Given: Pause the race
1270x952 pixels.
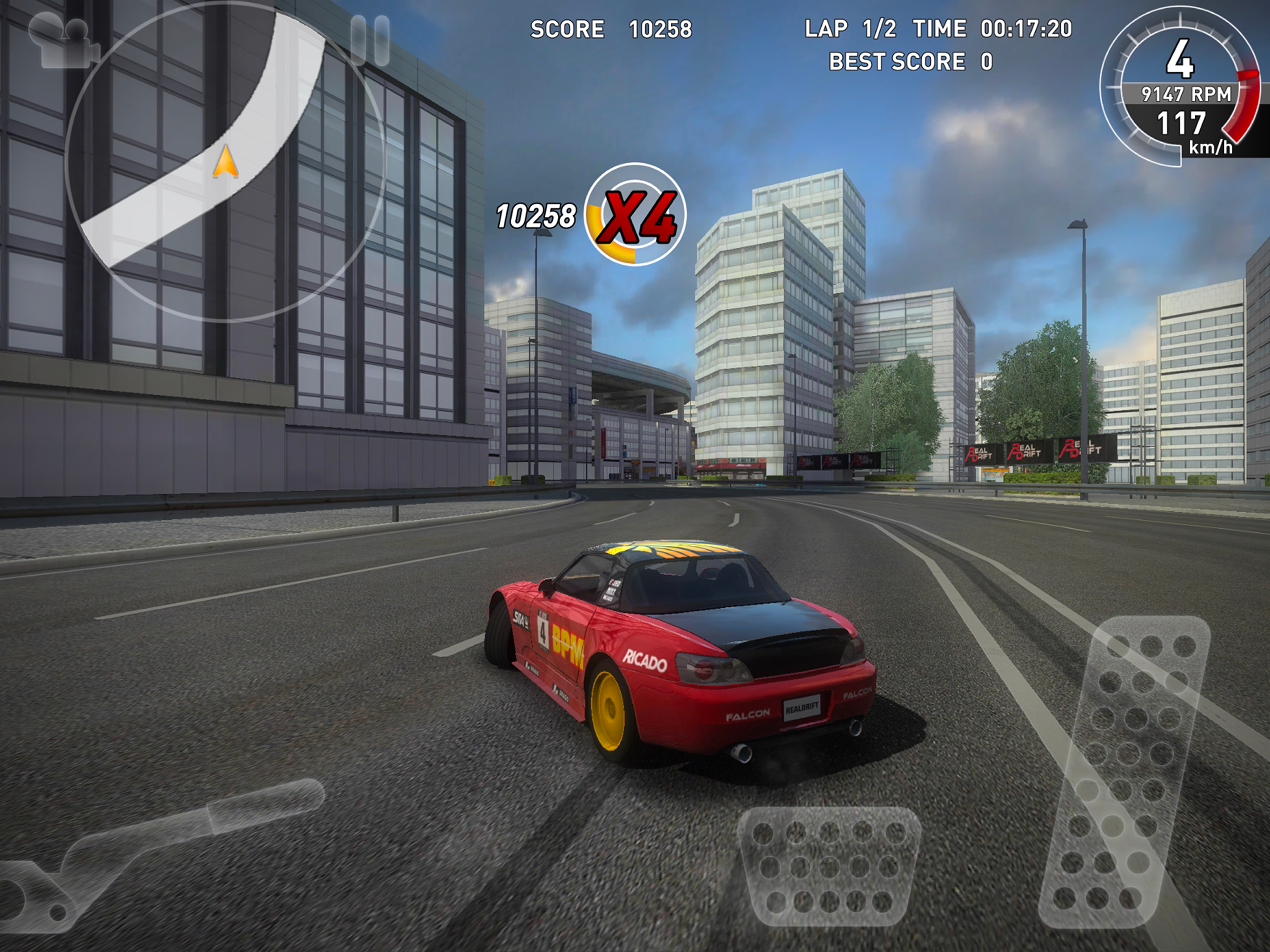Looking at the screenshot, I should point(370,39).
